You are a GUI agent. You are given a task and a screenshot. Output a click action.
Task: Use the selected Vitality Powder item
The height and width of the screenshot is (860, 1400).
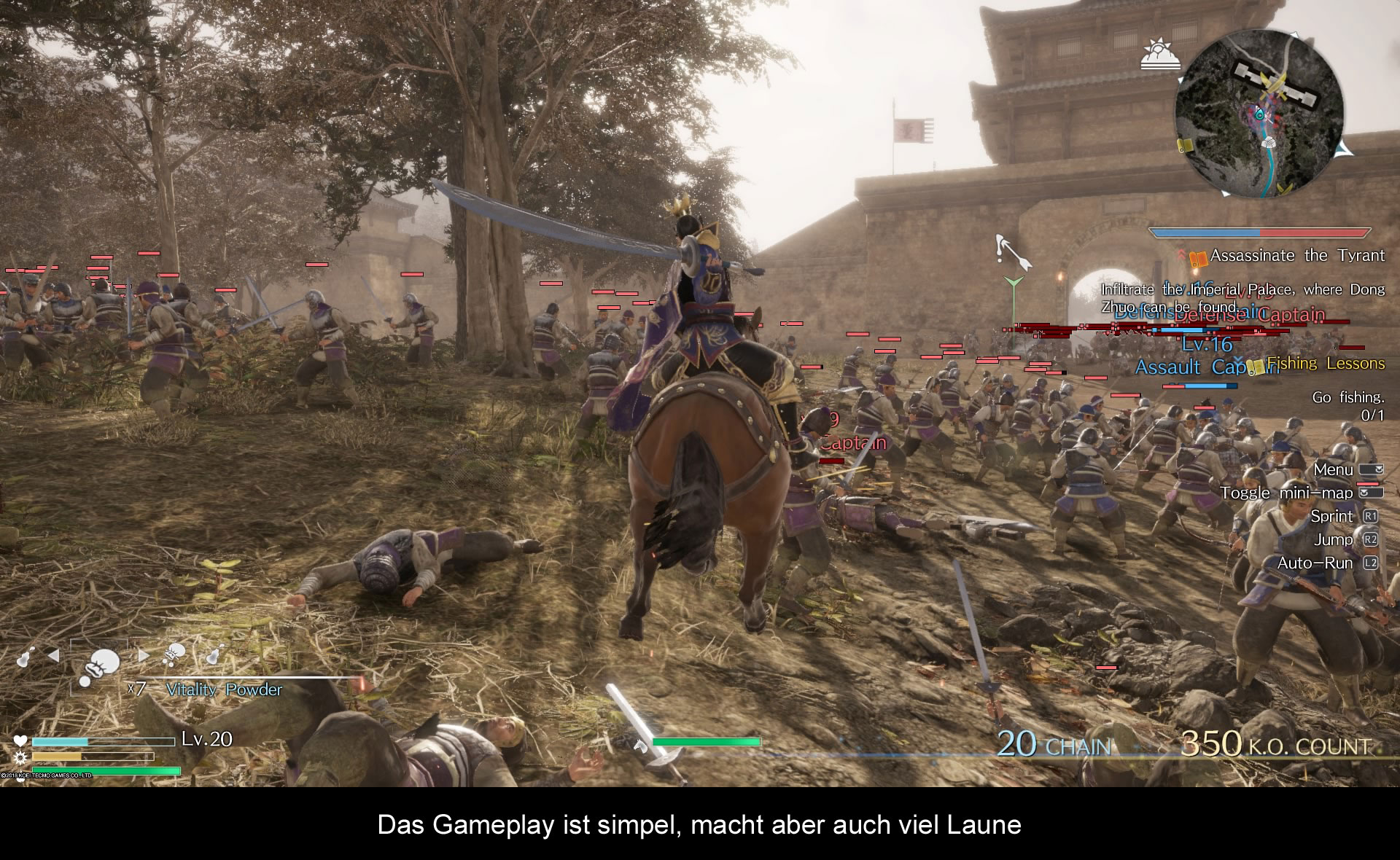click(99, 665)
